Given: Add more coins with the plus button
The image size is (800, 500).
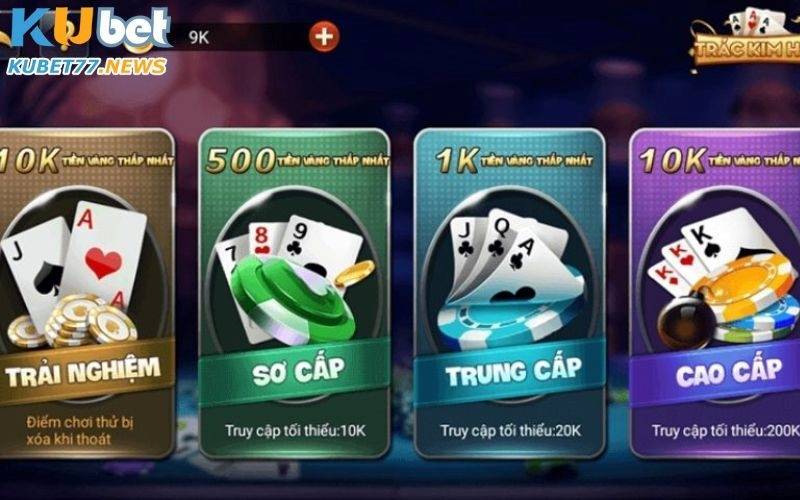Looking at the screenshot, I should pyautogui.click(x=324, y=37).
